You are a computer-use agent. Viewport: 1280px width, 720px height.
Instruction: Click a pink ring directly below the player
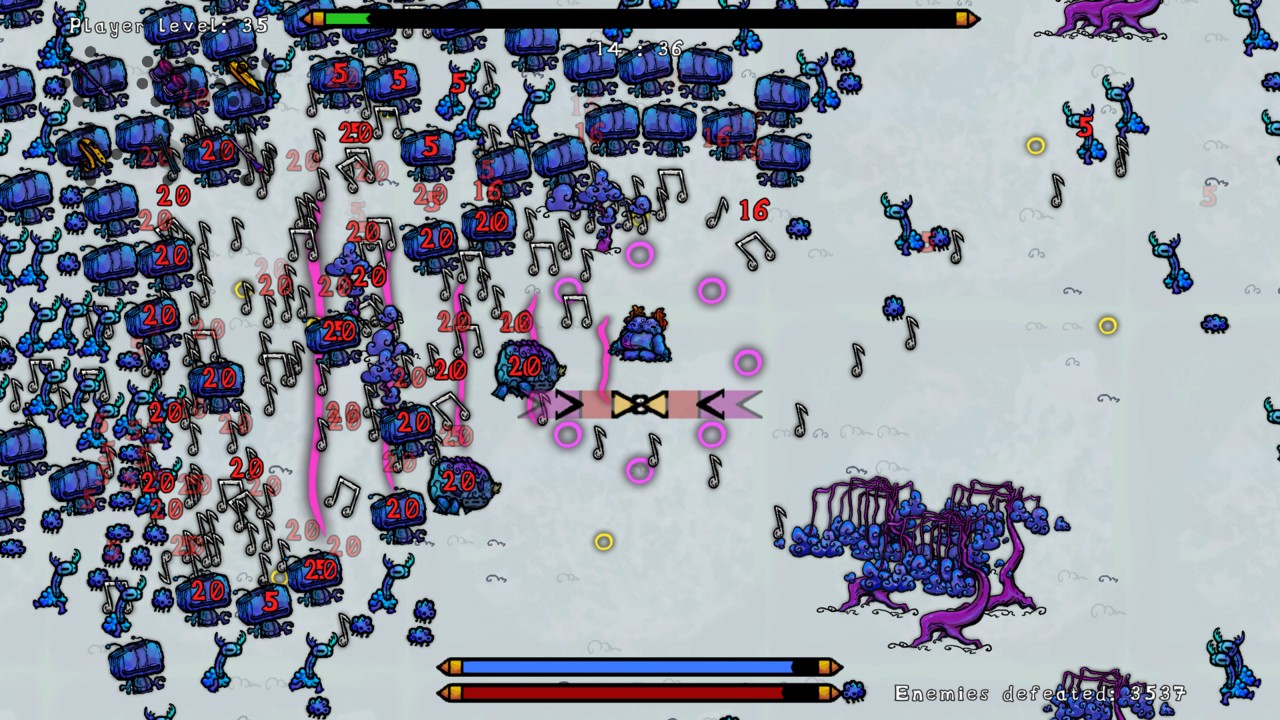[640, 470]
